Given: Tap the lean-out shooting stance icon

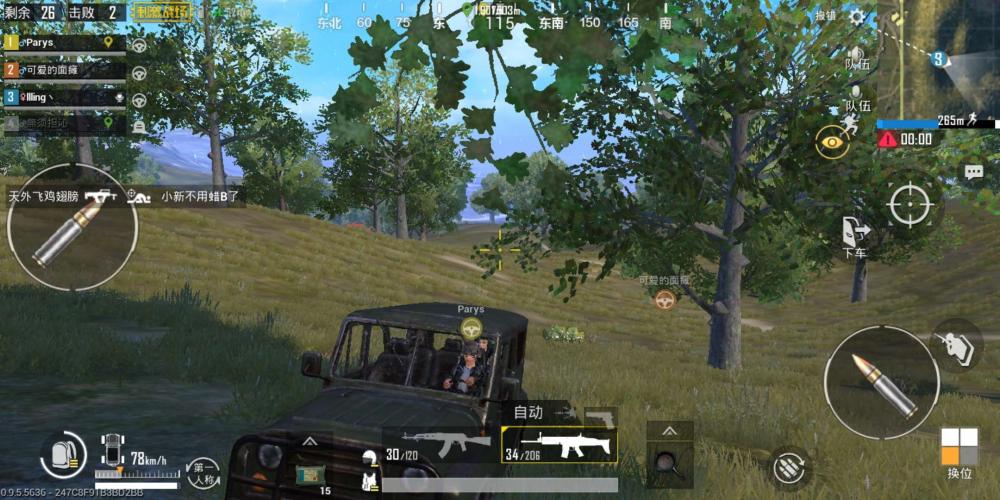Looking at the screenshot, I should click(x=956, y=344).
